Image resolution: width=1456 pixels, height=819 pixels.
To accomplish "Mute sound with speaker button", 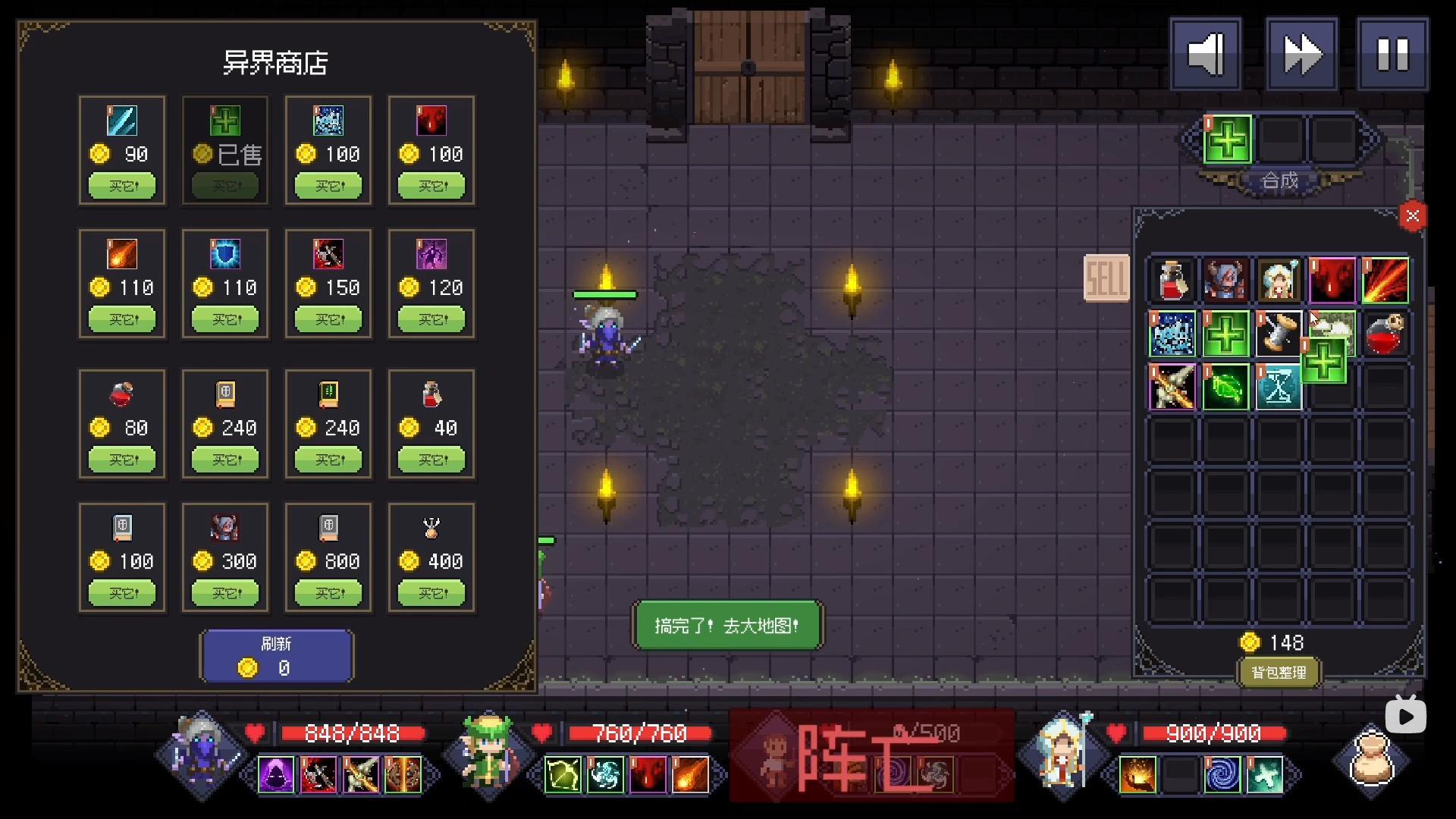I will 1206,54.
